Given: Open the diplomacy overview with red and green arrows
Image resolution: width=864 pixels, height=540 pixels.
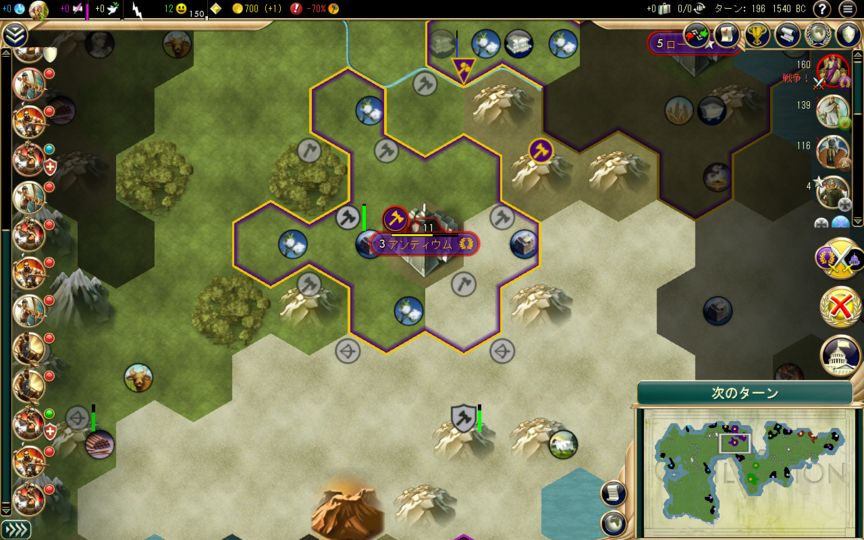Looking at the screenshot, I should [x=696, y=36].
